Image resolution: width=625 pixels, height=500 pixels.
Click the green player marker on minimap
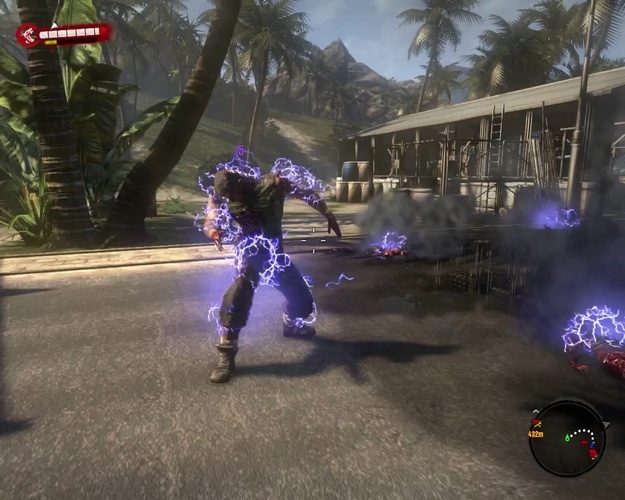(x=568, y=437)
